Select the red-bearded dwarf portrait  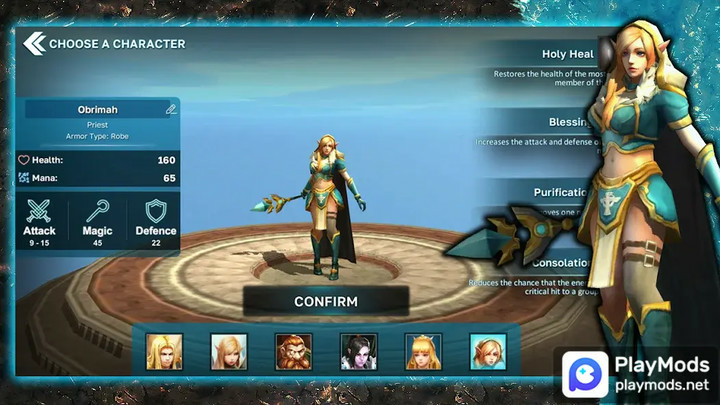point(293,352)
